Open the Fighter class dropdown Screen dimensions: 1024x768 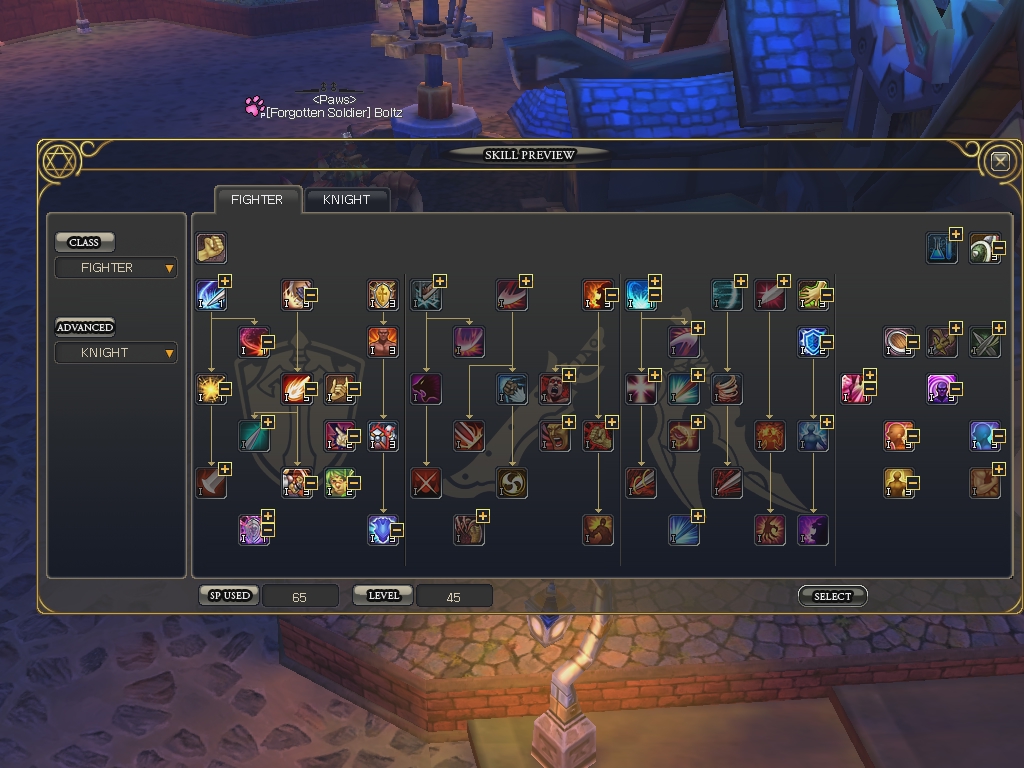[116, 268]
